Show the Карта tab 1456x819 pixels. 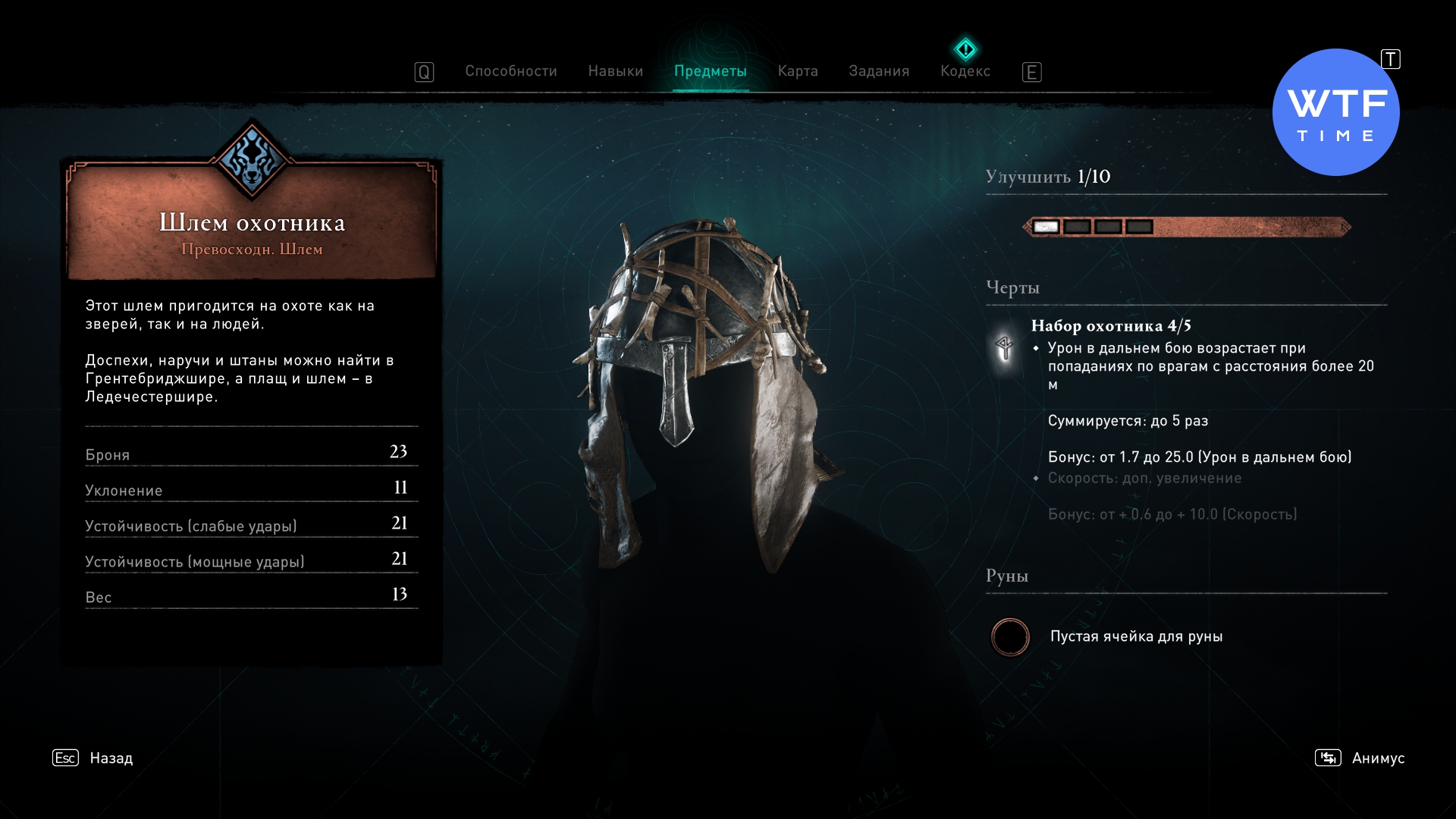(x=797, y=71)
